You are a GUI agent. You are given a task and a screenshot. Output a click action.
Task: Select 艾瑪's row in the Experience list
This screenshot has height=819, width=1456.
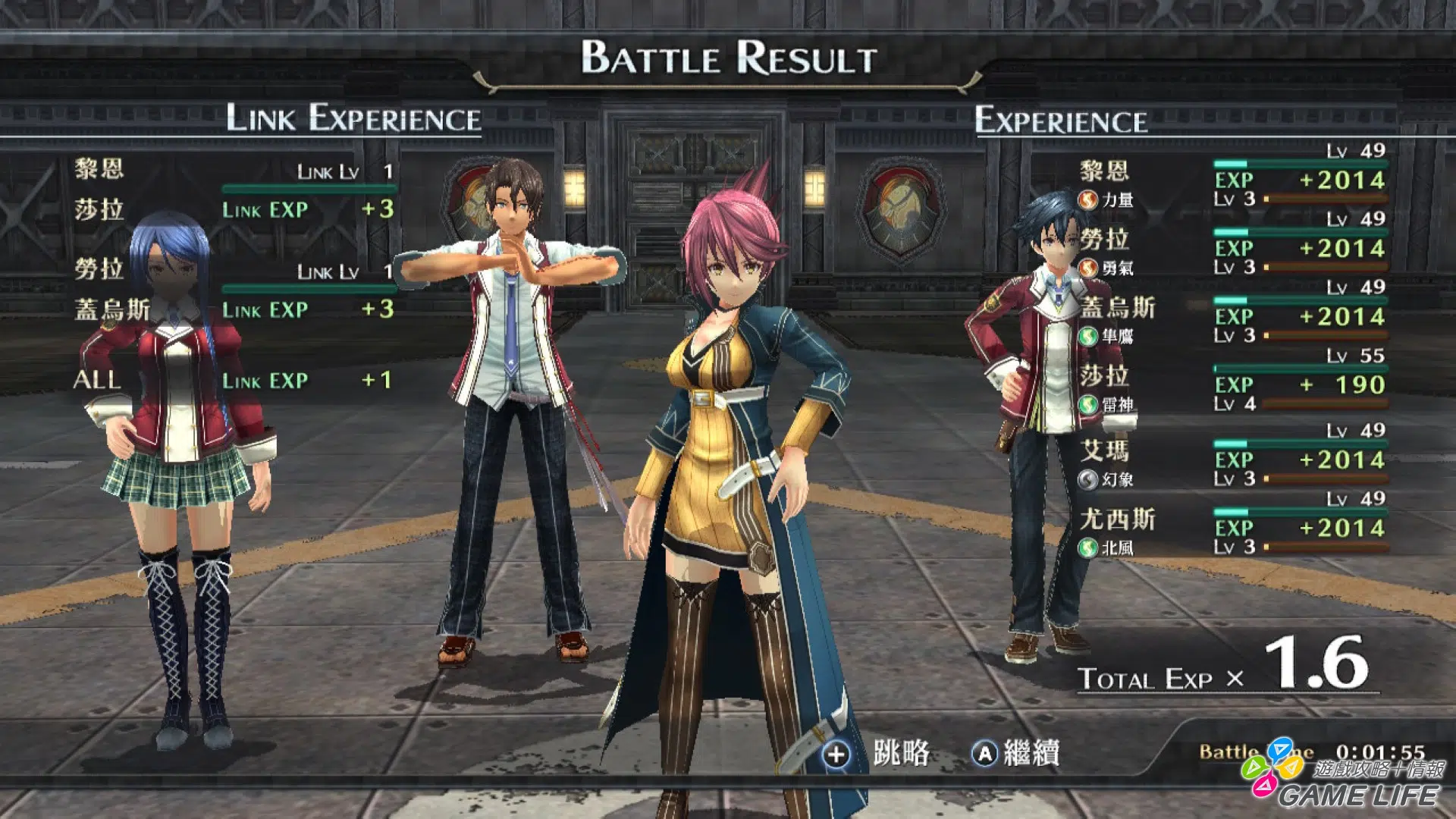tap(1104, 450)
